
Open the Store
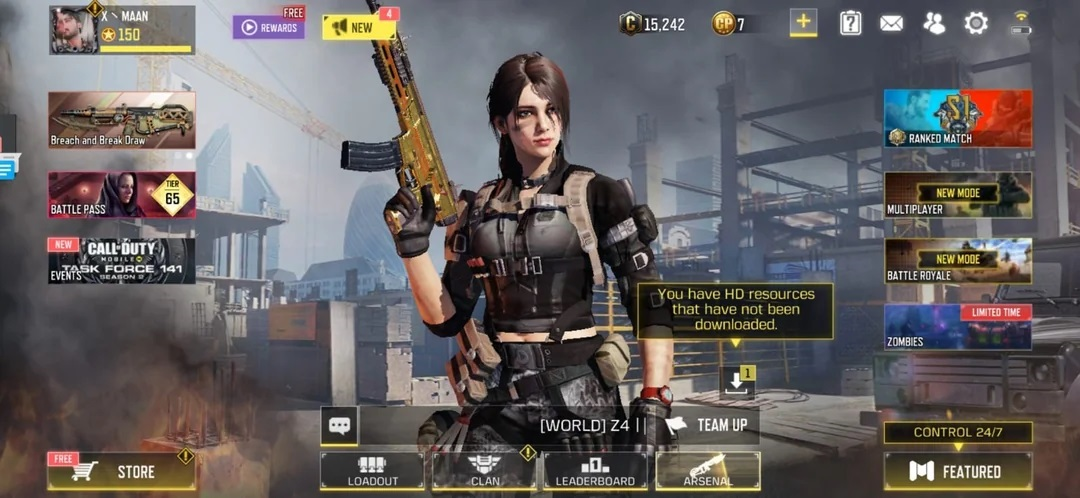coord(121,471)
